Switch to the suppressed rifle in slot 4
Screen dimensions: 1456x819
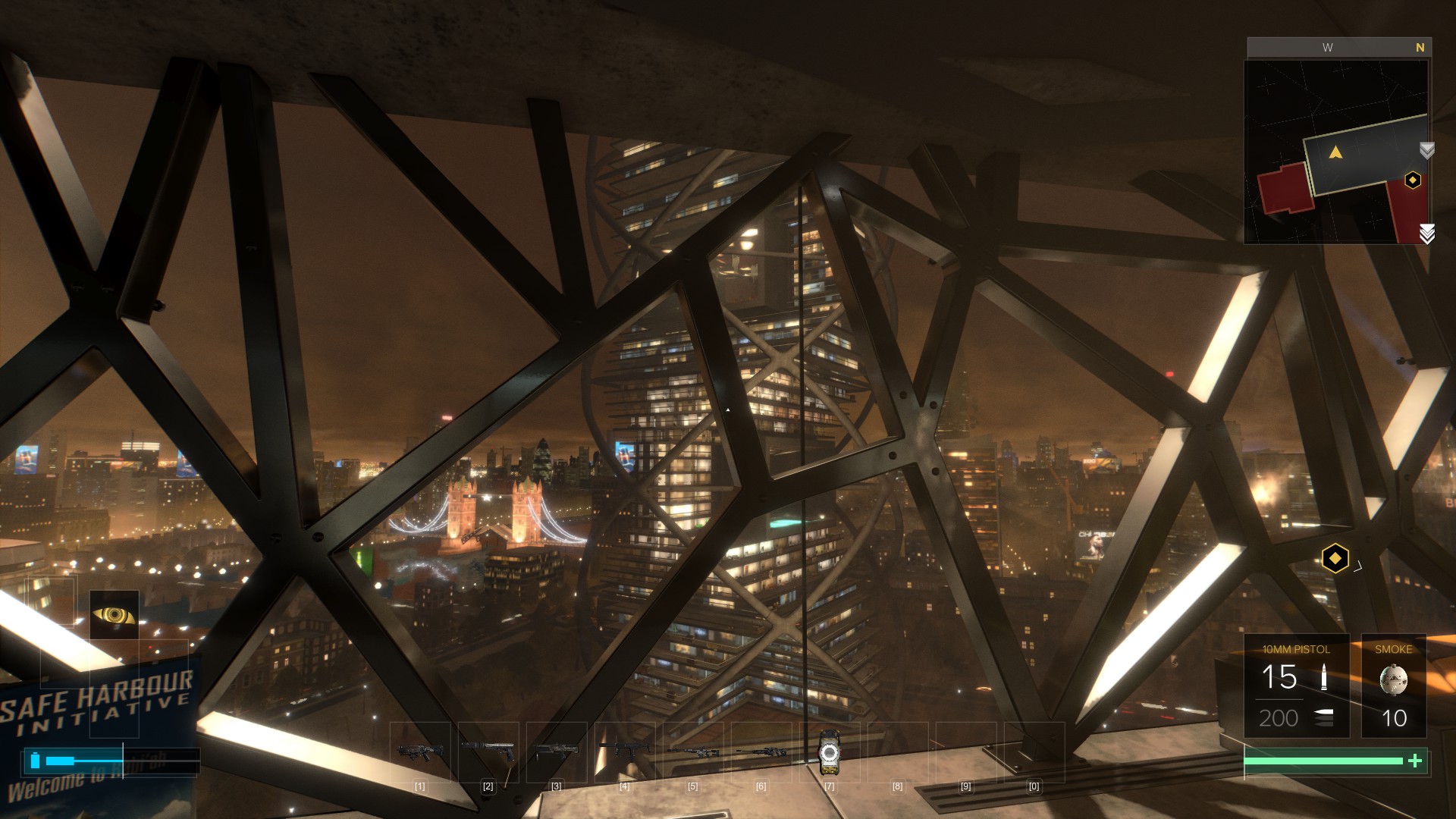[x=624, y=752]
